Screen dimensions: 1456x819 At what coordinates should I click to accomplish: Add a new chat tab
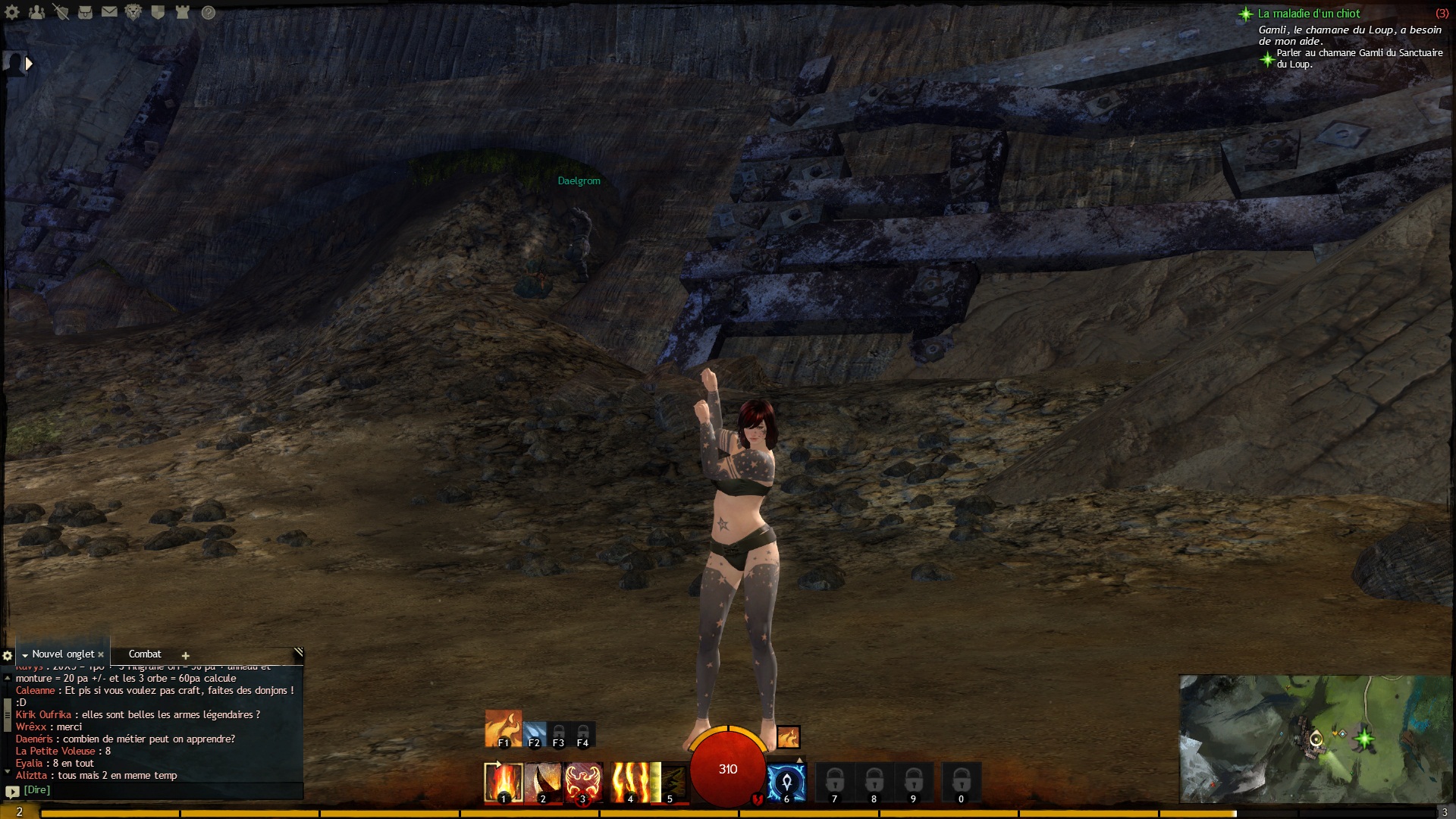point(185,655)
